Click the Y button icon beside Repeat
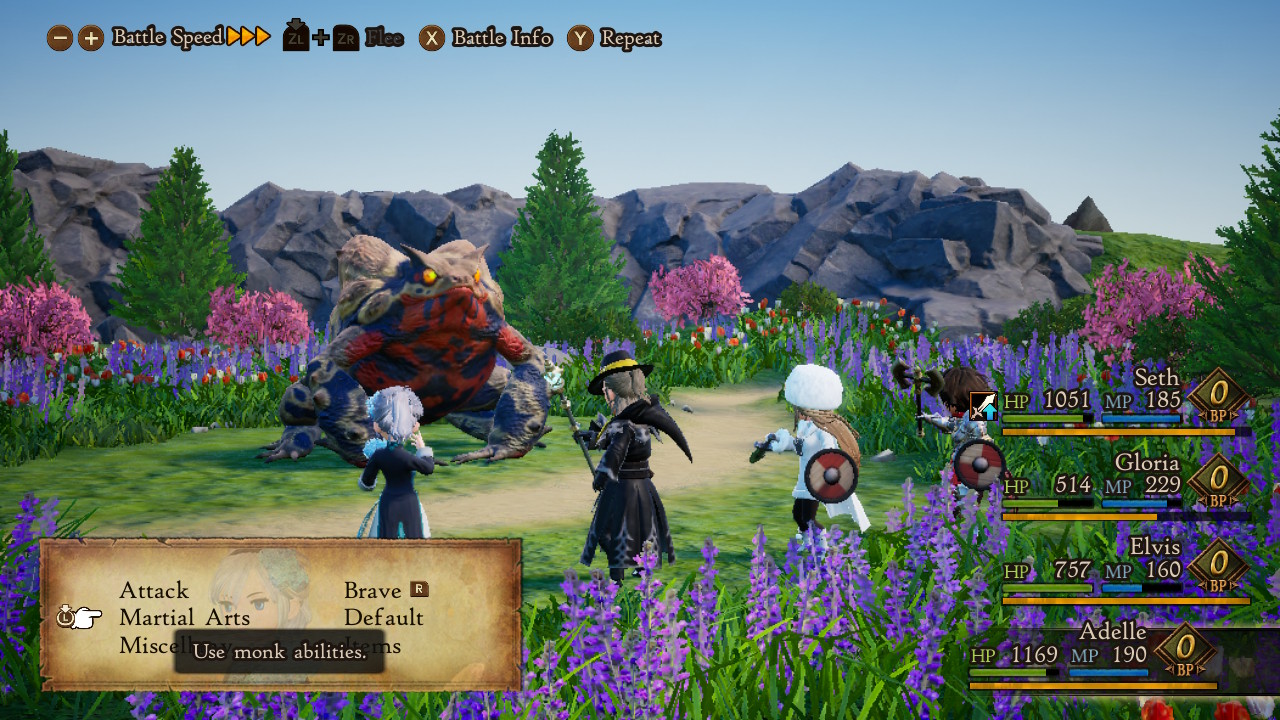This screenshot has width=1280, height=720. click(x=578, y=38)
